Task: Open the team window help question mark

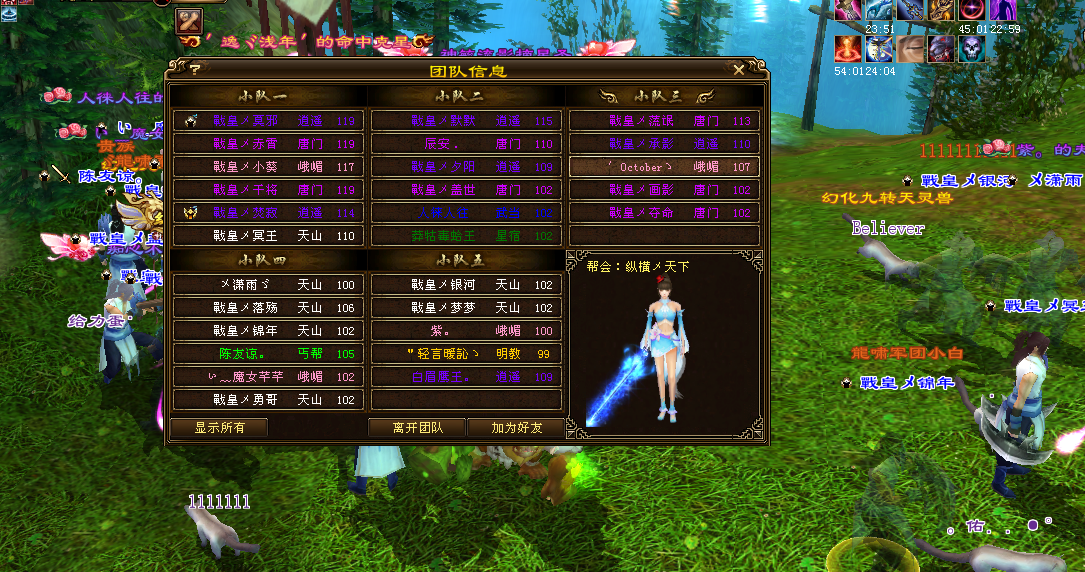Action: (x=194, y=70)
